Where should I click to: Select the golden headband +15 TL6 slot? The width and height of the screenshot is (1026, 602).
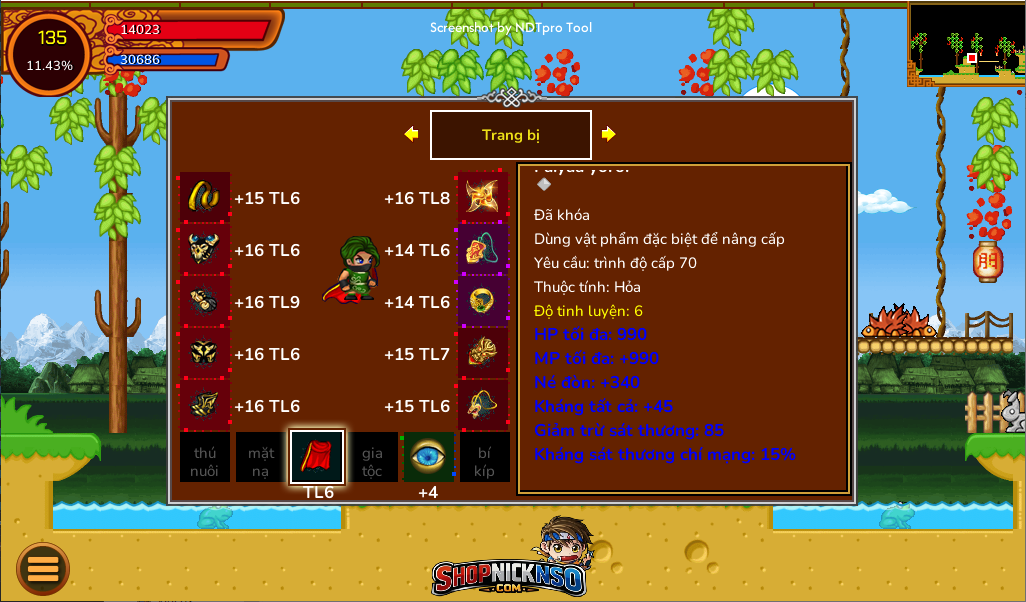point(205,197)
